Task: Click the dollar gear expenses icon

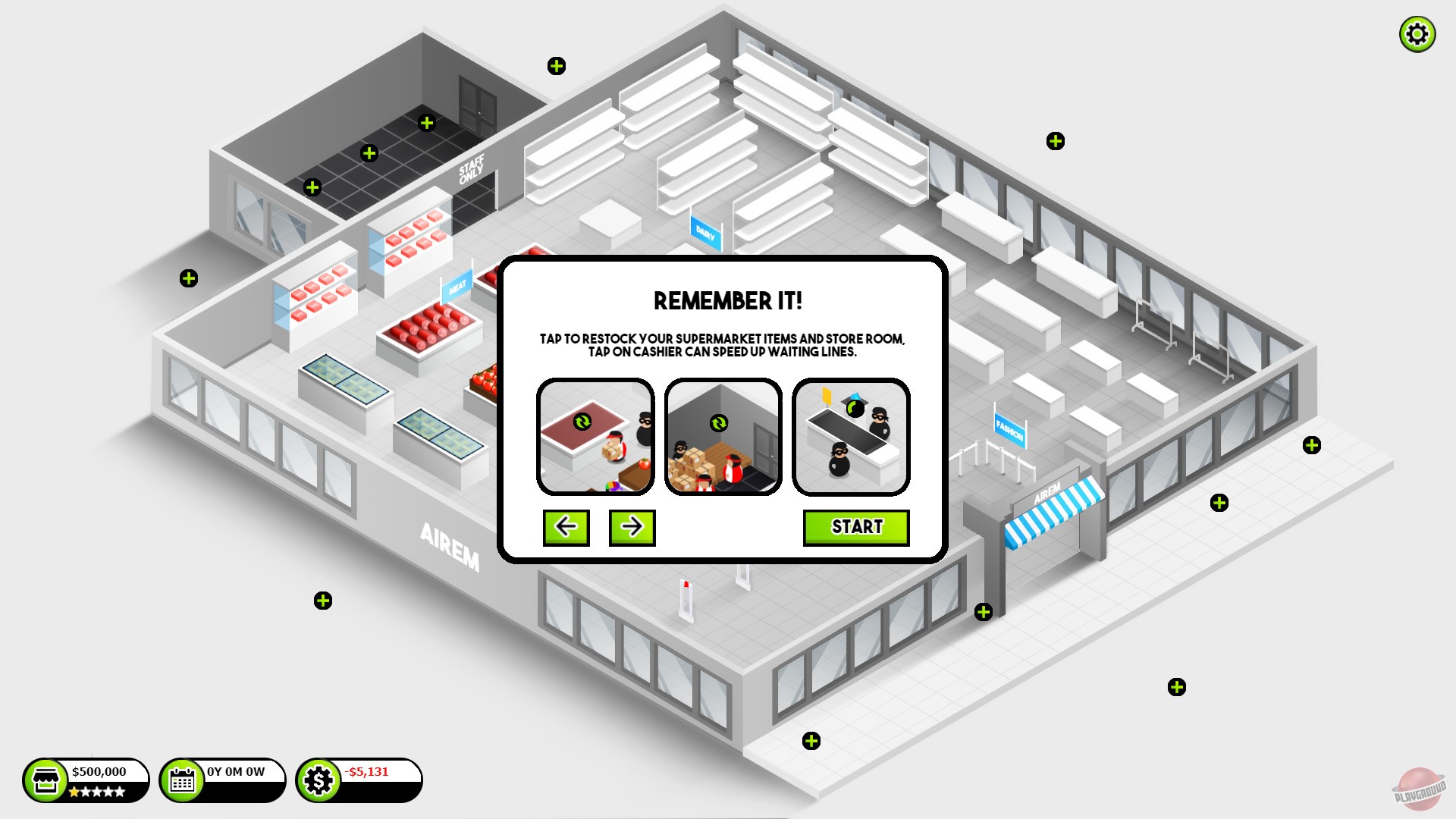Action: 319,779
